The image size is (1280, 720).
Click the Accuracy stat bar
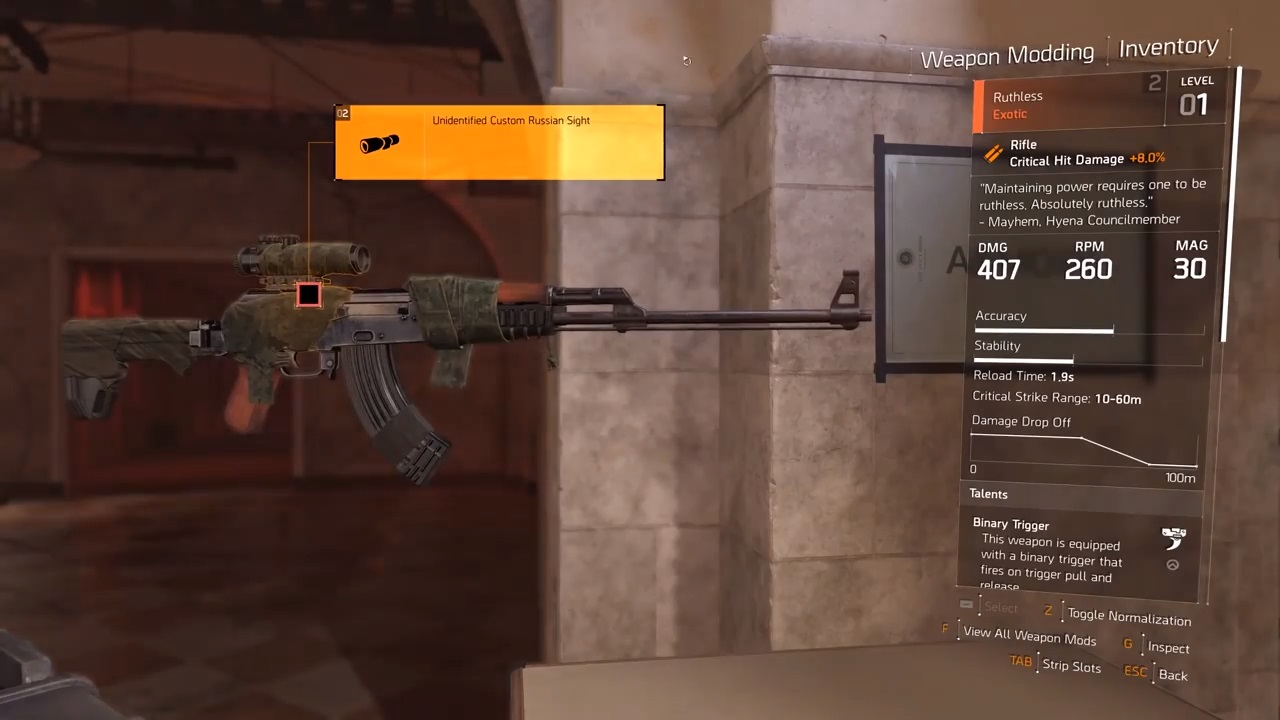click(1043, 330)
